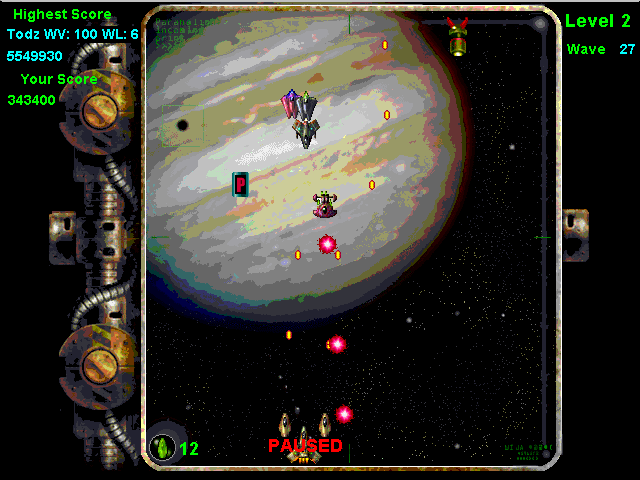Click the green ship lives icon
This screenshot has width=640, height=480.
pos(162,447)
